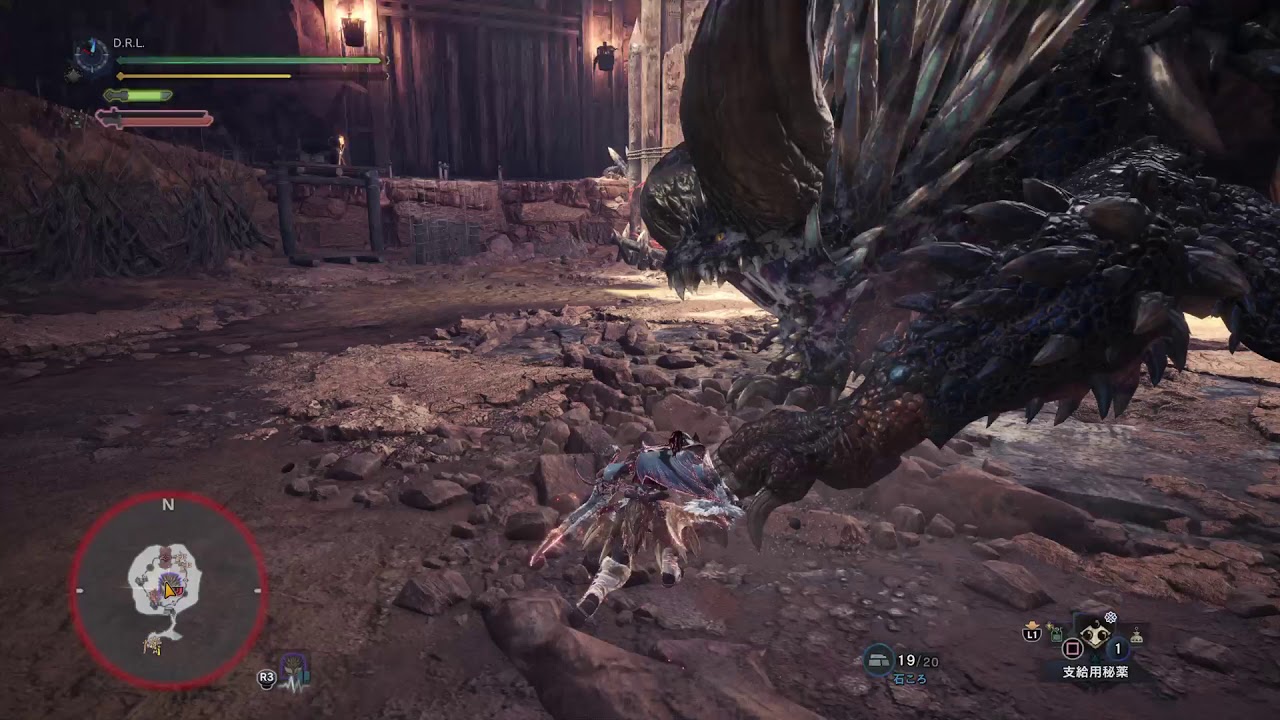Click the right chevron at the health bar end

click(388, 60)
